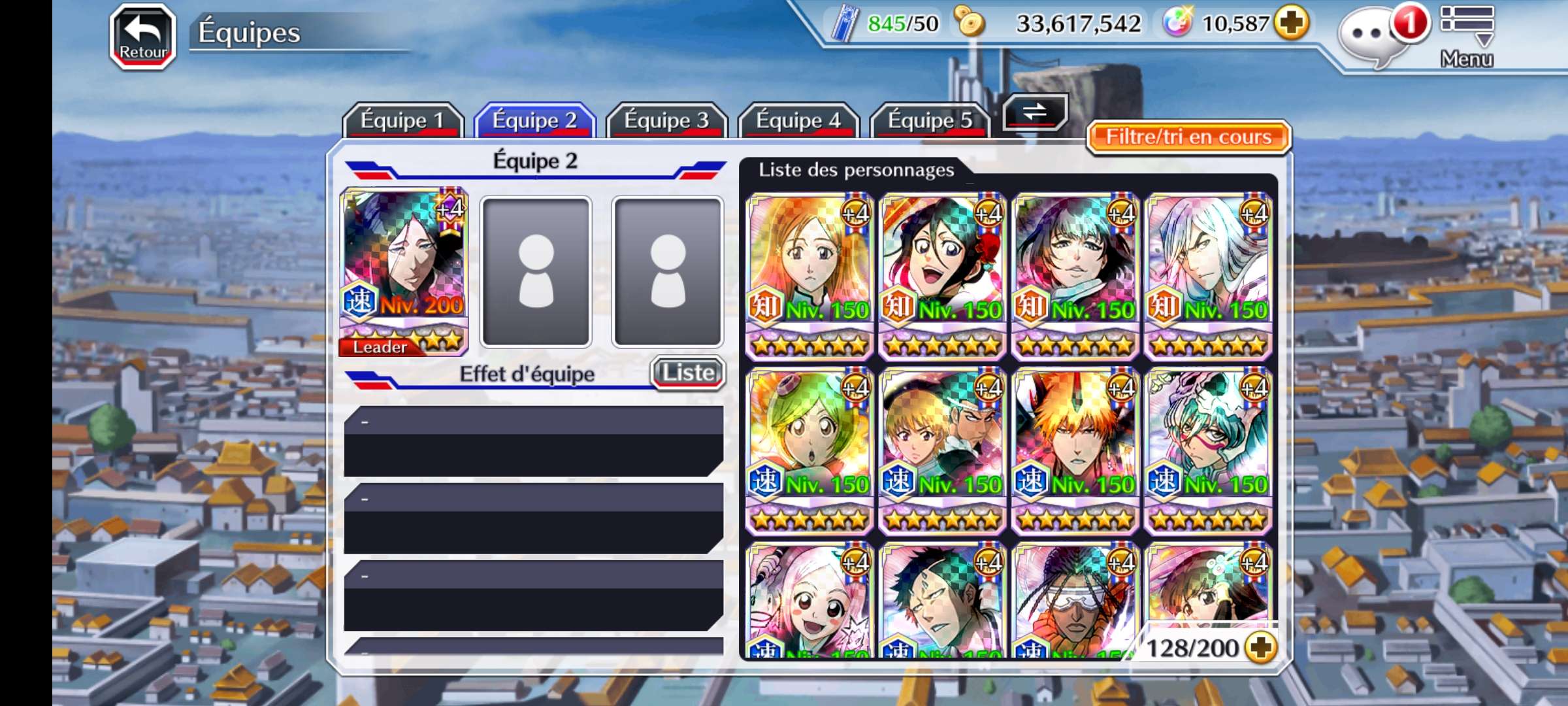Screen dimensions: 1568x706
Task: Expand character storage with the plus button
Action: pyautogui.click(x=1261, y=647)
